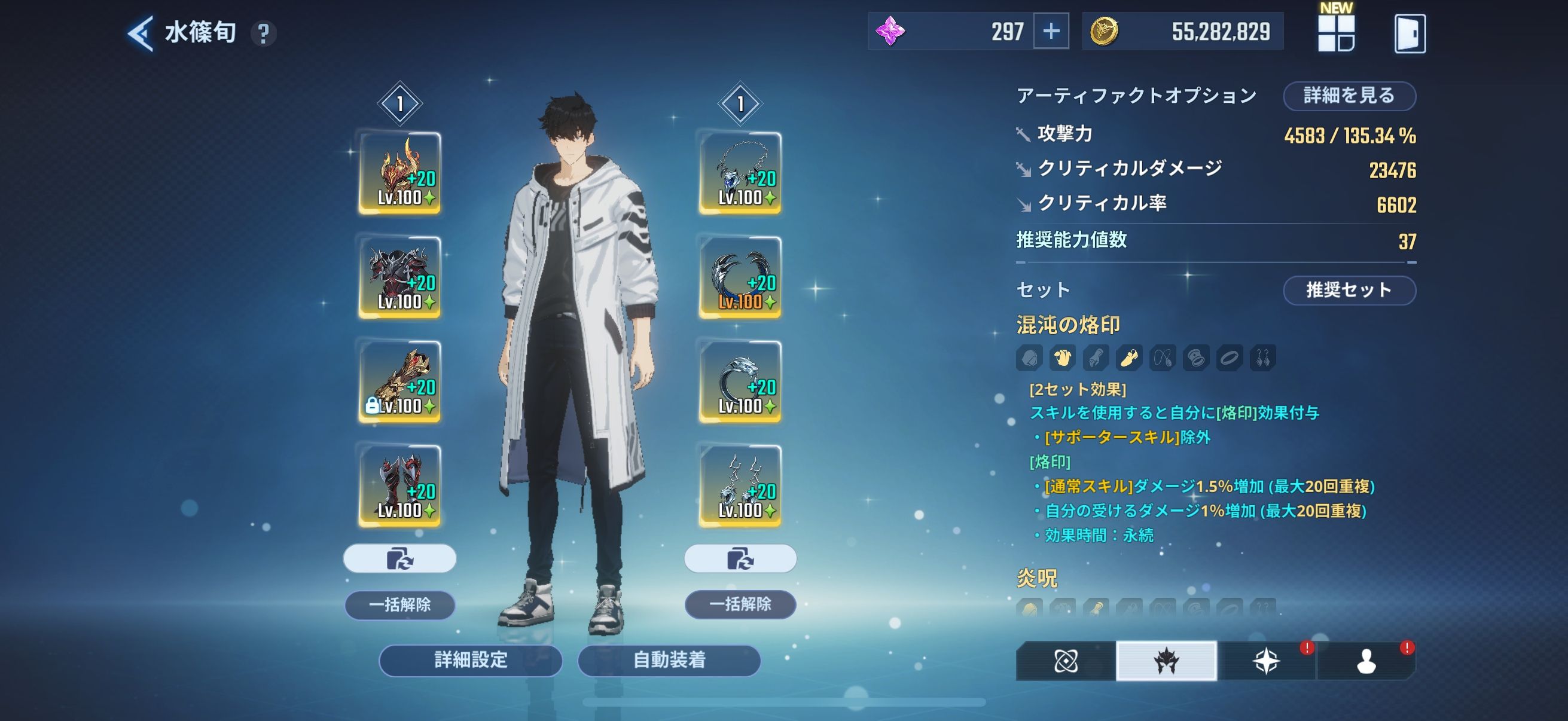Add purple gems with the plus button
The height and width of the screenshot is (721, 1568).
[x=1051, y=32]
